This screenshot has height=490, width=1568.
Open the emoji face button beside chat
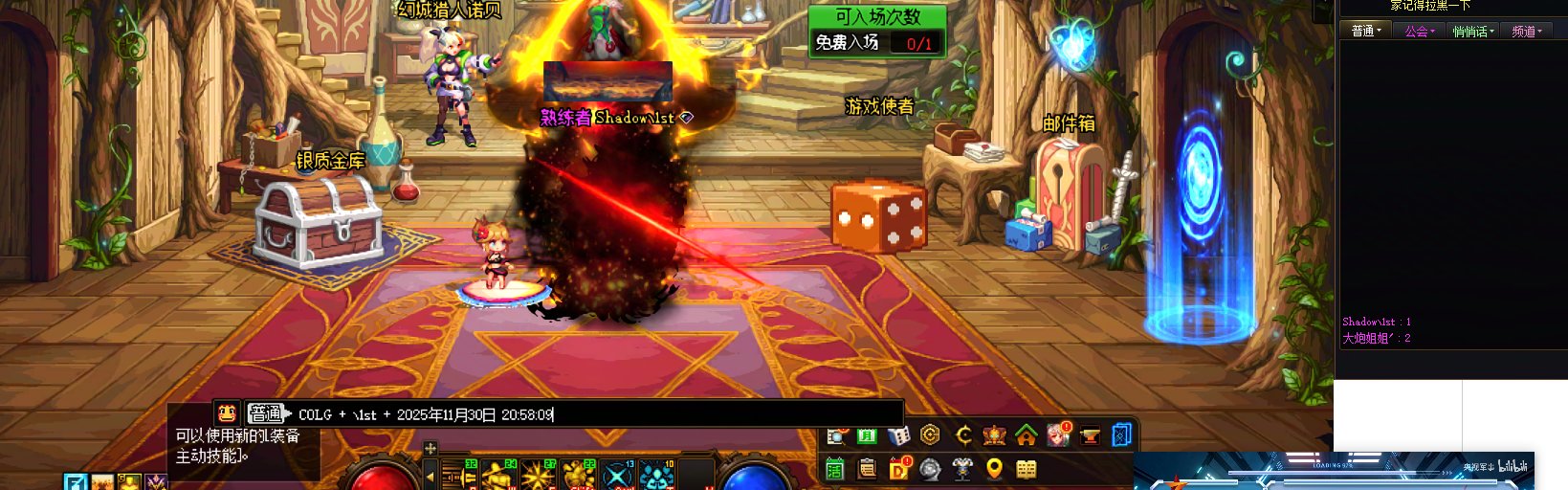227,413
